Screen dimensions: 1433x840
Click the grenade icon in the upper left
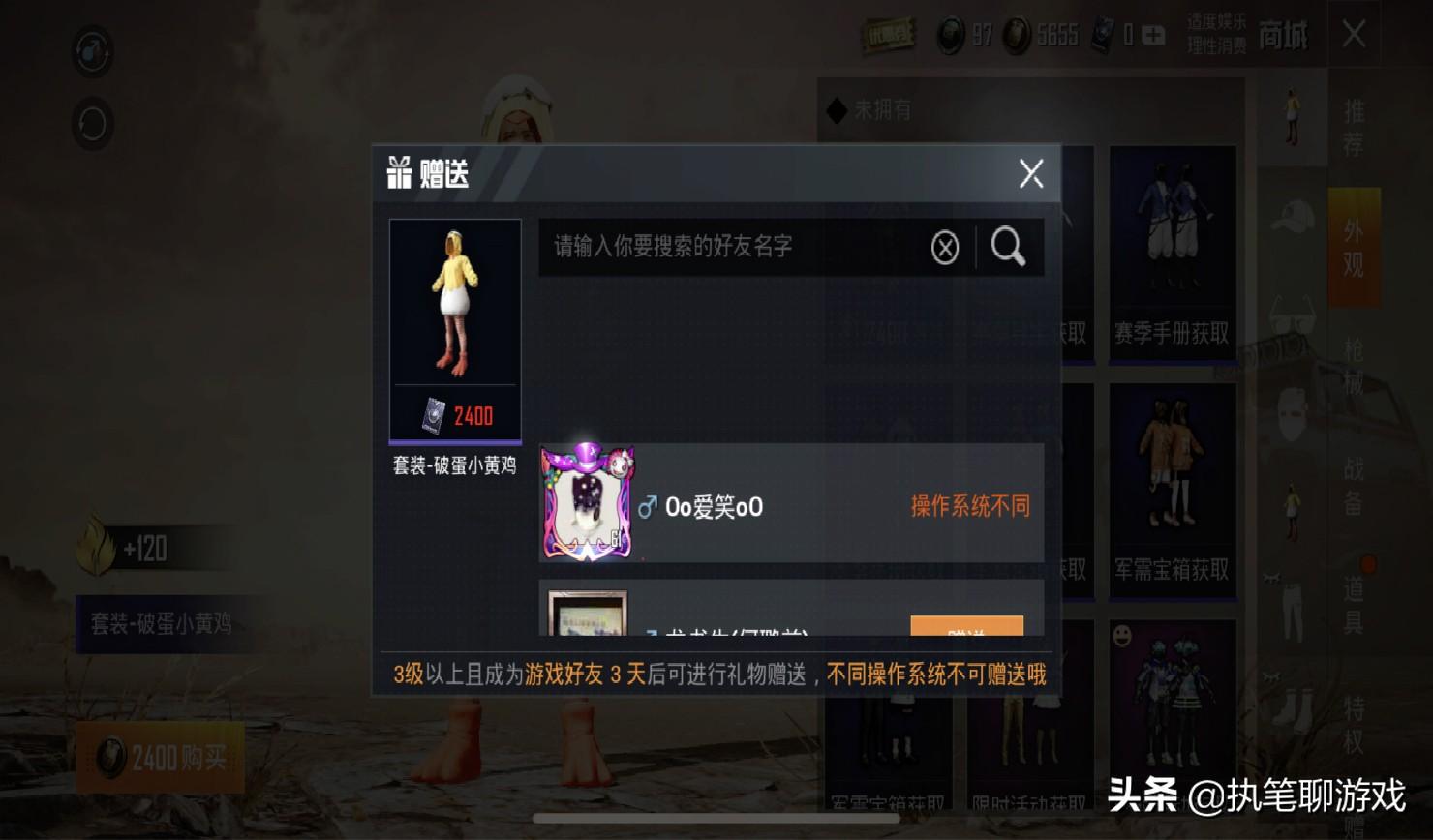point(92,52)
